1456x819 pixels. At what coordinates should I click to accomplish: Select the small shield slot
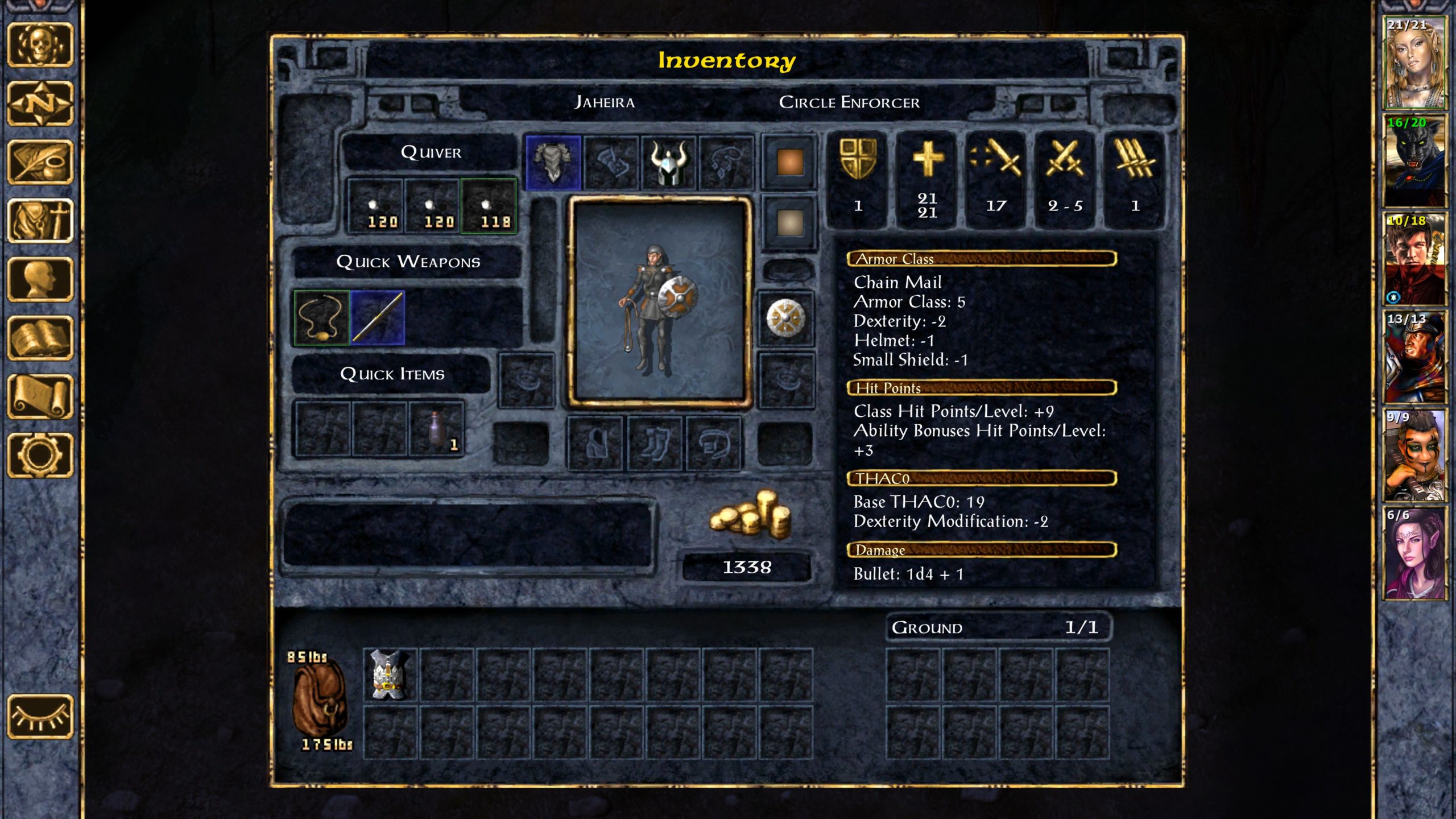[786, 318]
